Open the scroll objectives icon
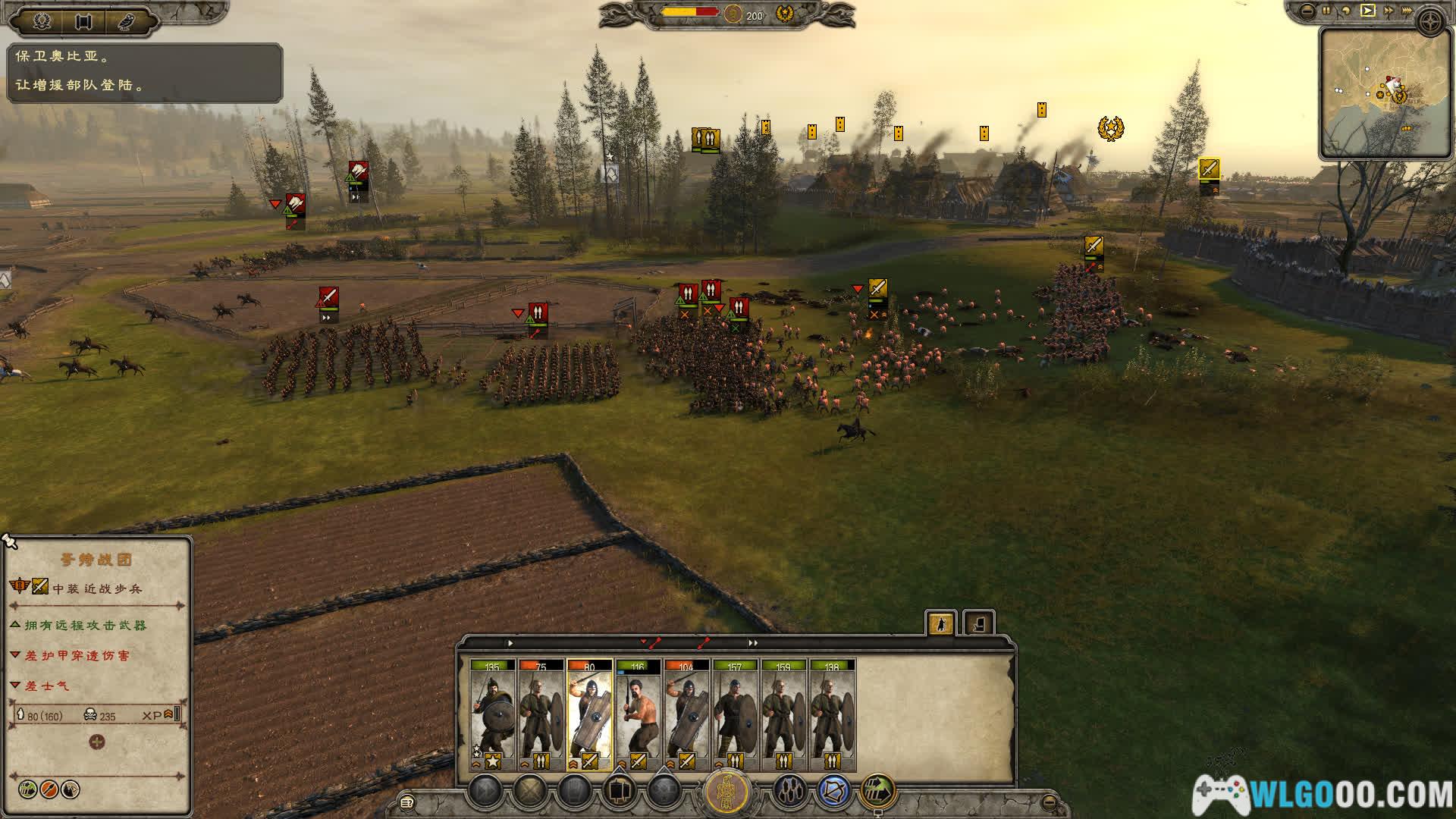Screen dimensions: 1456x819 (84, 22)
